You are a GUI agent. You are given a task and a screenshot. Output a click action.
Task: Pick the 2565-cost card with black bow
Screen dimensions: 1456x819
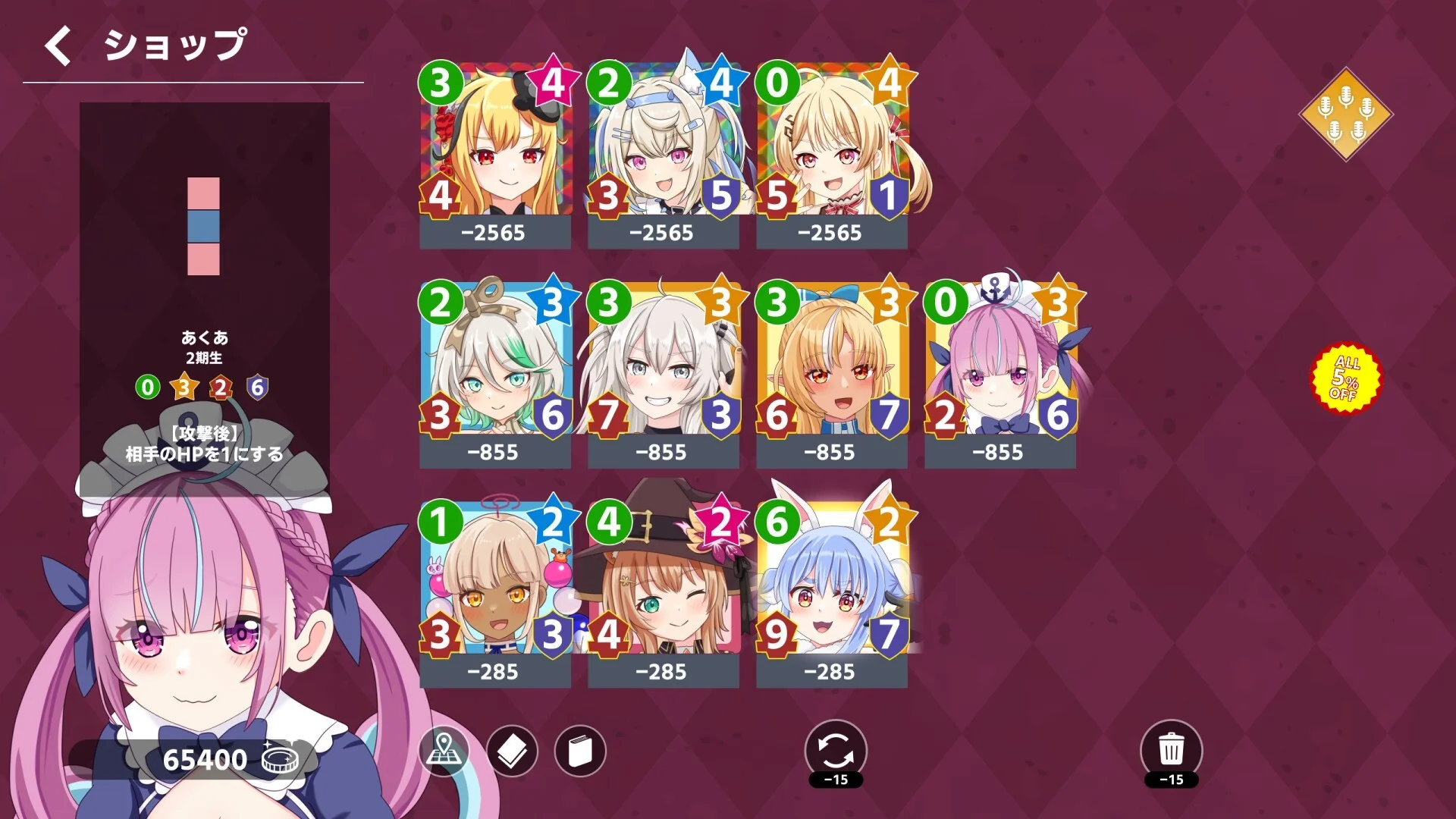pyautogui.click(x=494, y=144)
